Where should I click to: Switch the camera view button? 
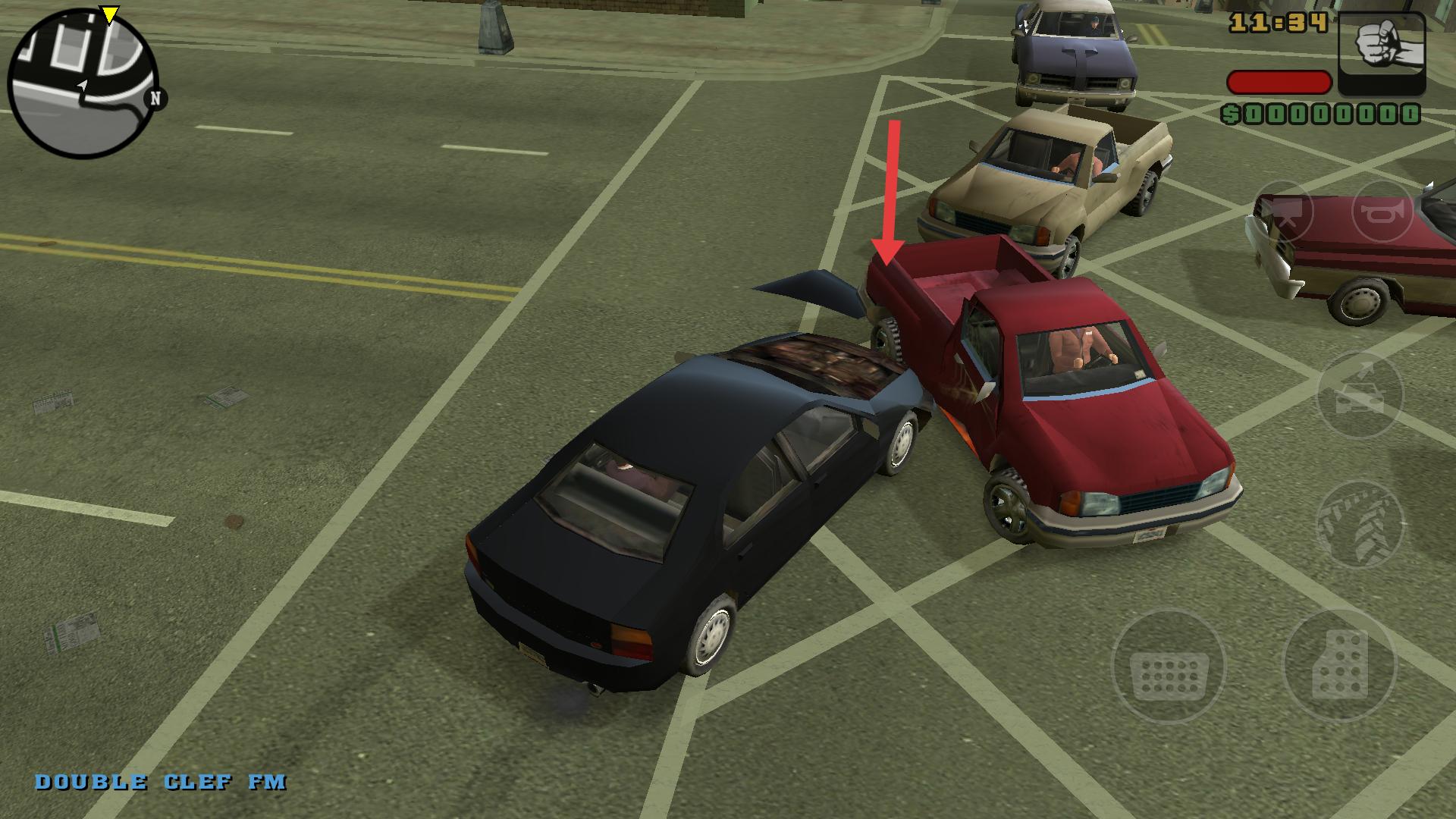click(1282, 212)
